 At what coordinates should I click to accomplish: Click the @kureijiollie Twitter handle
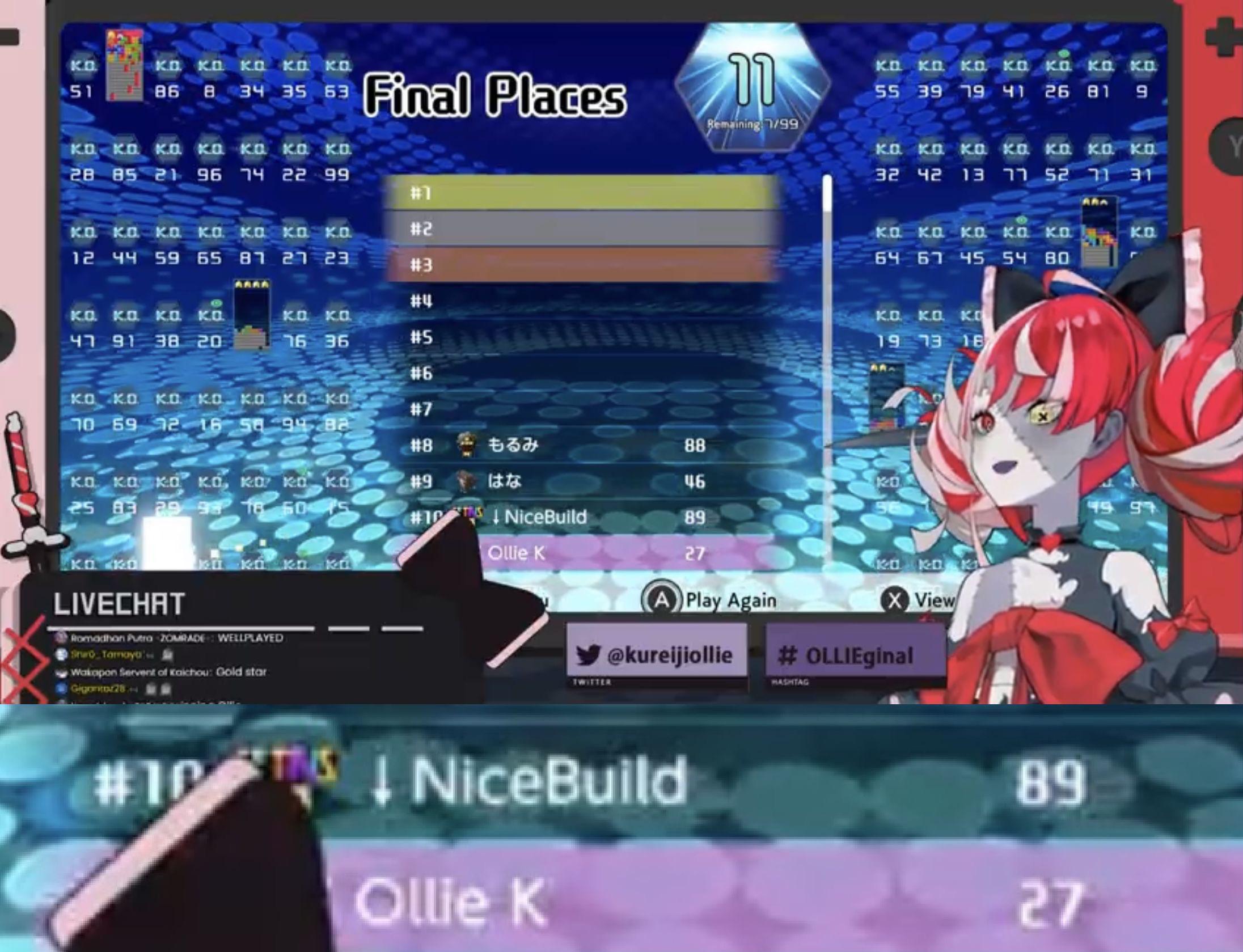[671, 655]
